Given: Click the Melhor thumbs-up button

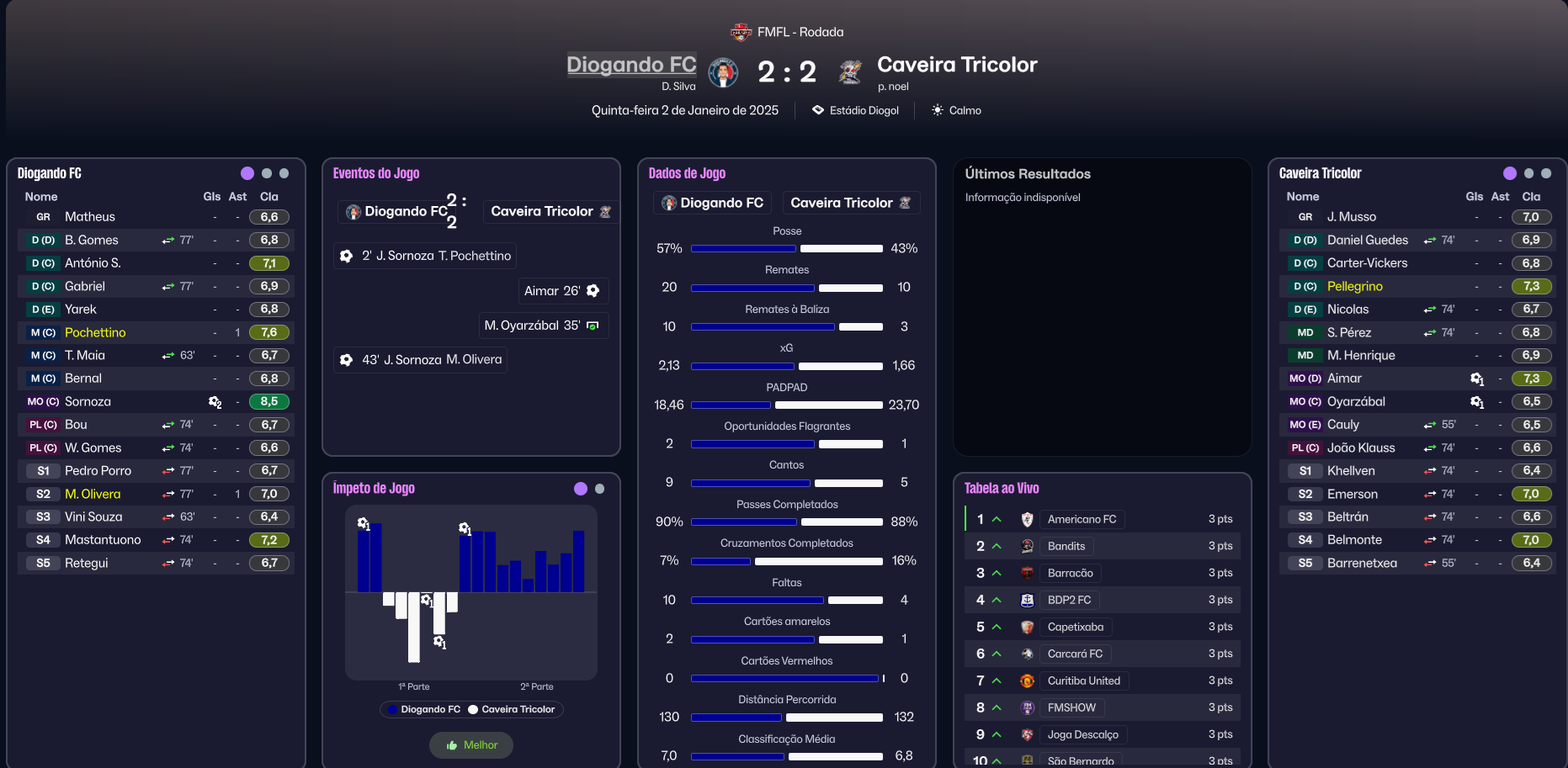Looking at the screenshot, I should 471,745.
